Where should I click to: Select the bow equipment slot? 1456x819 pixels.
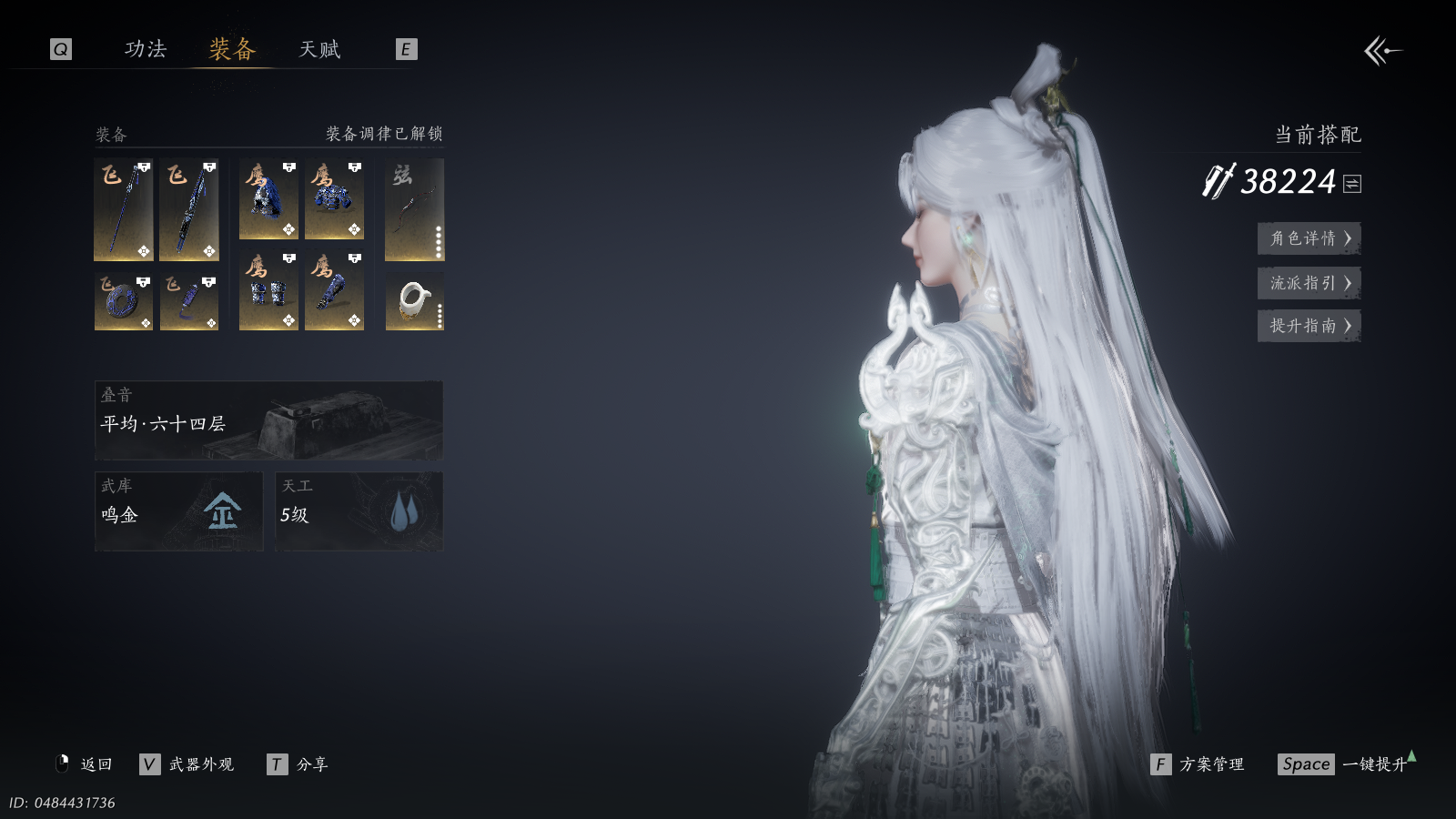(414, 210)
